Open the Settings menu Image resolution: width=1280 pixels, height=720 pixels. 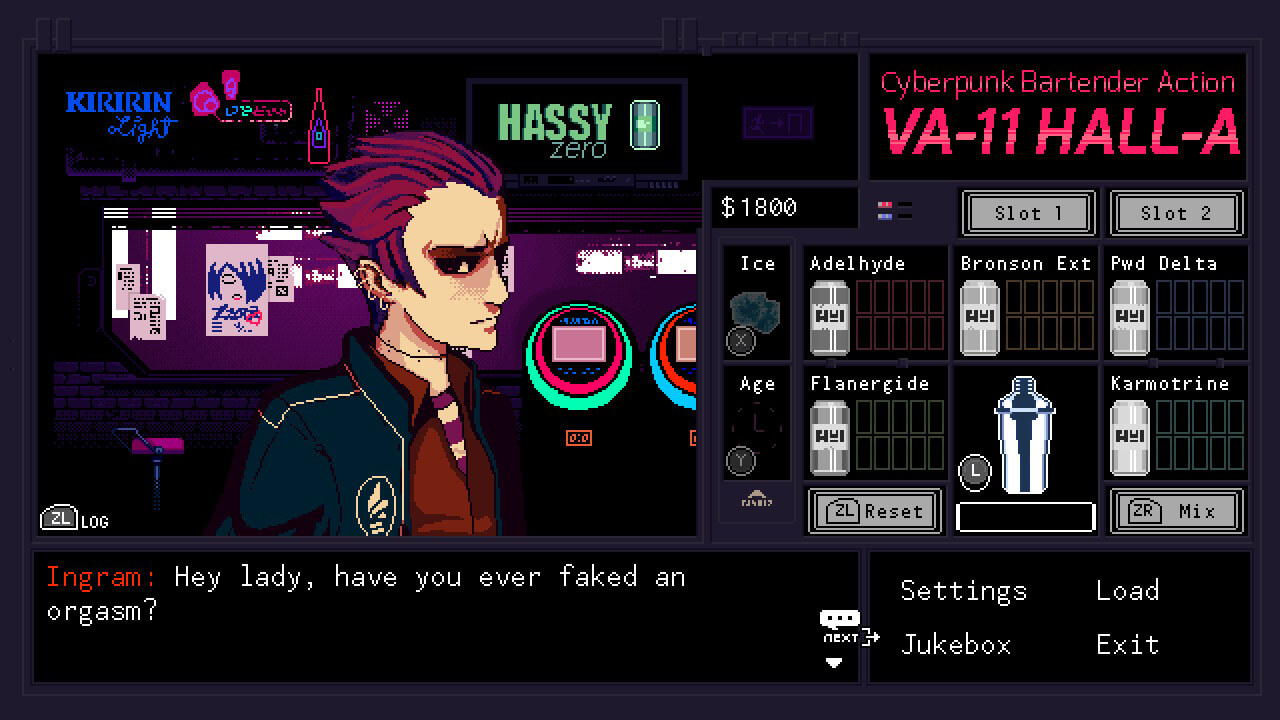(x=963, y=591)
